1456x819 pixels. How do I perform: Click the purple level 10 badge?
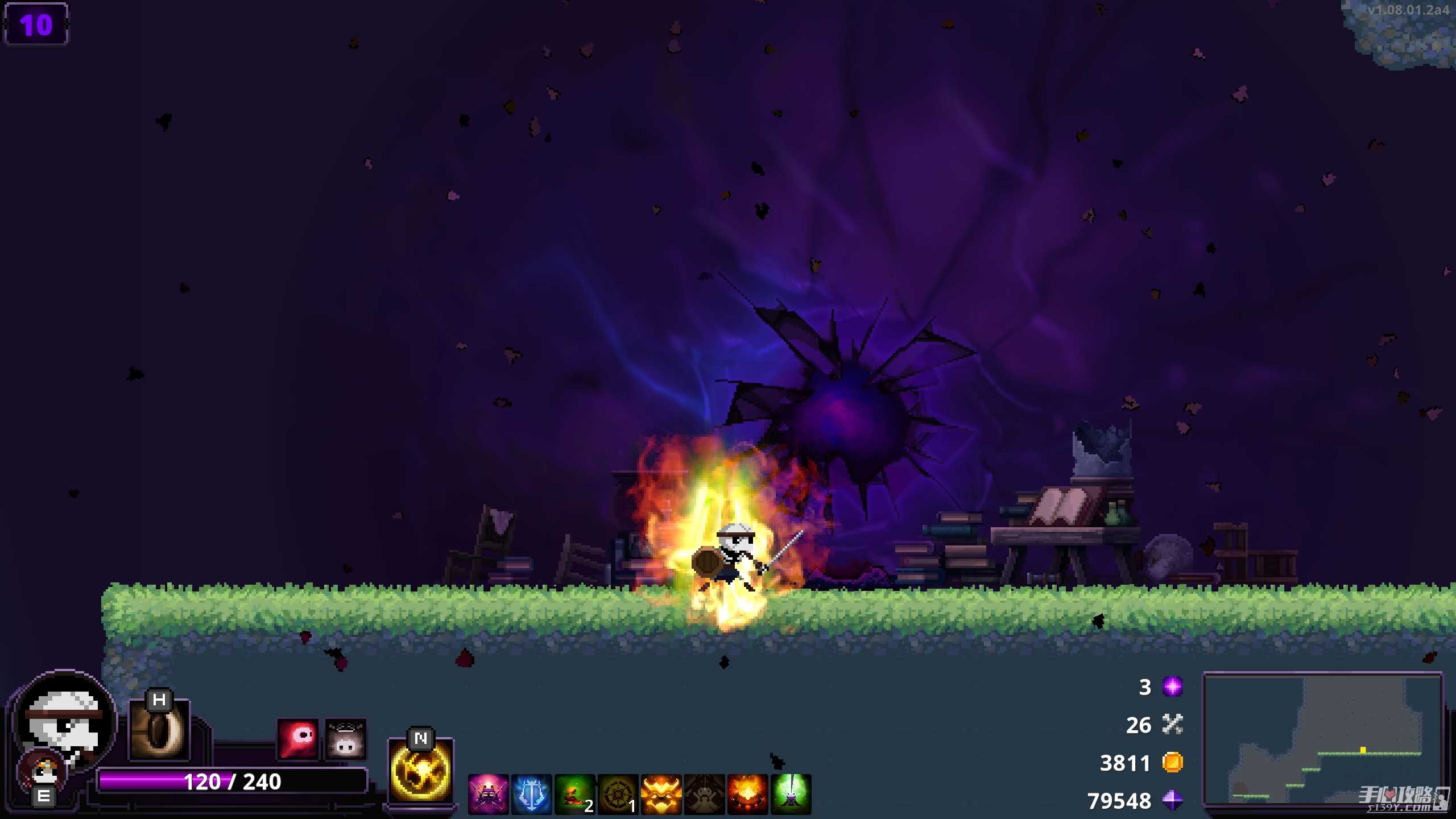36,24
